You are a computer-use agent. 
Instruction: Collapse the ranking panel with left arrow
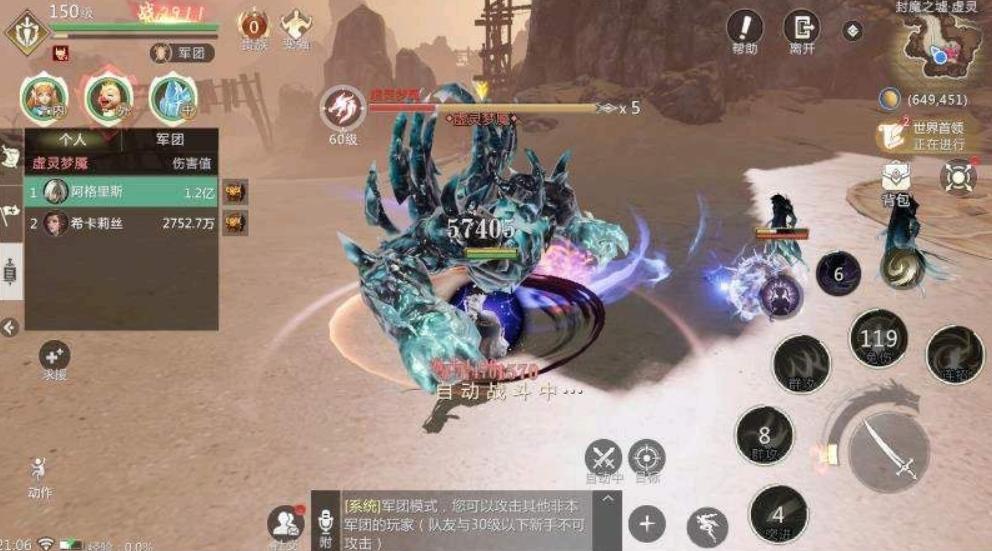point(10,327)
